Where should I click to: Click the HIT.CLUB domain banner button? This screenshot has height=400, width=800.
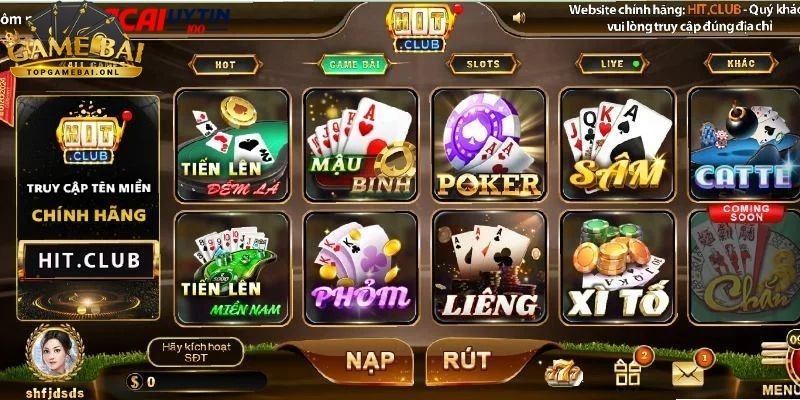88,261
